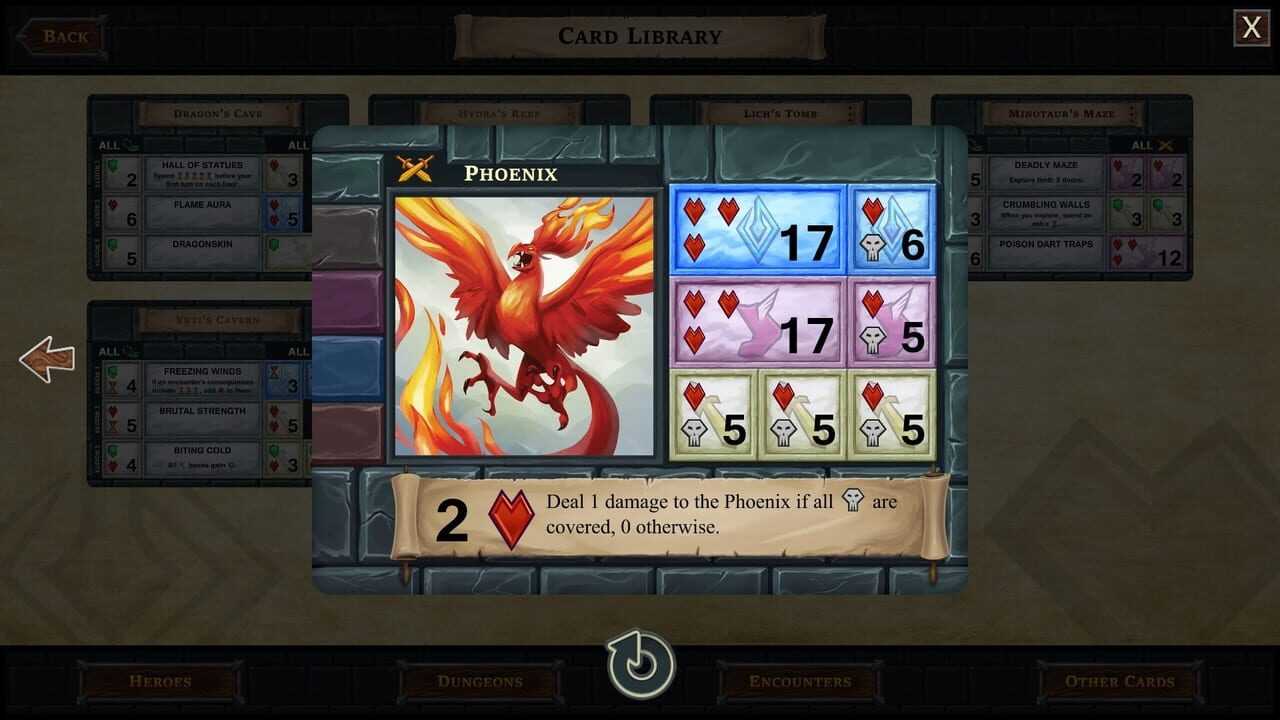Click the flip card icon below the Phoenix
The image size is (1280, 720).
[x=640, y=662]
